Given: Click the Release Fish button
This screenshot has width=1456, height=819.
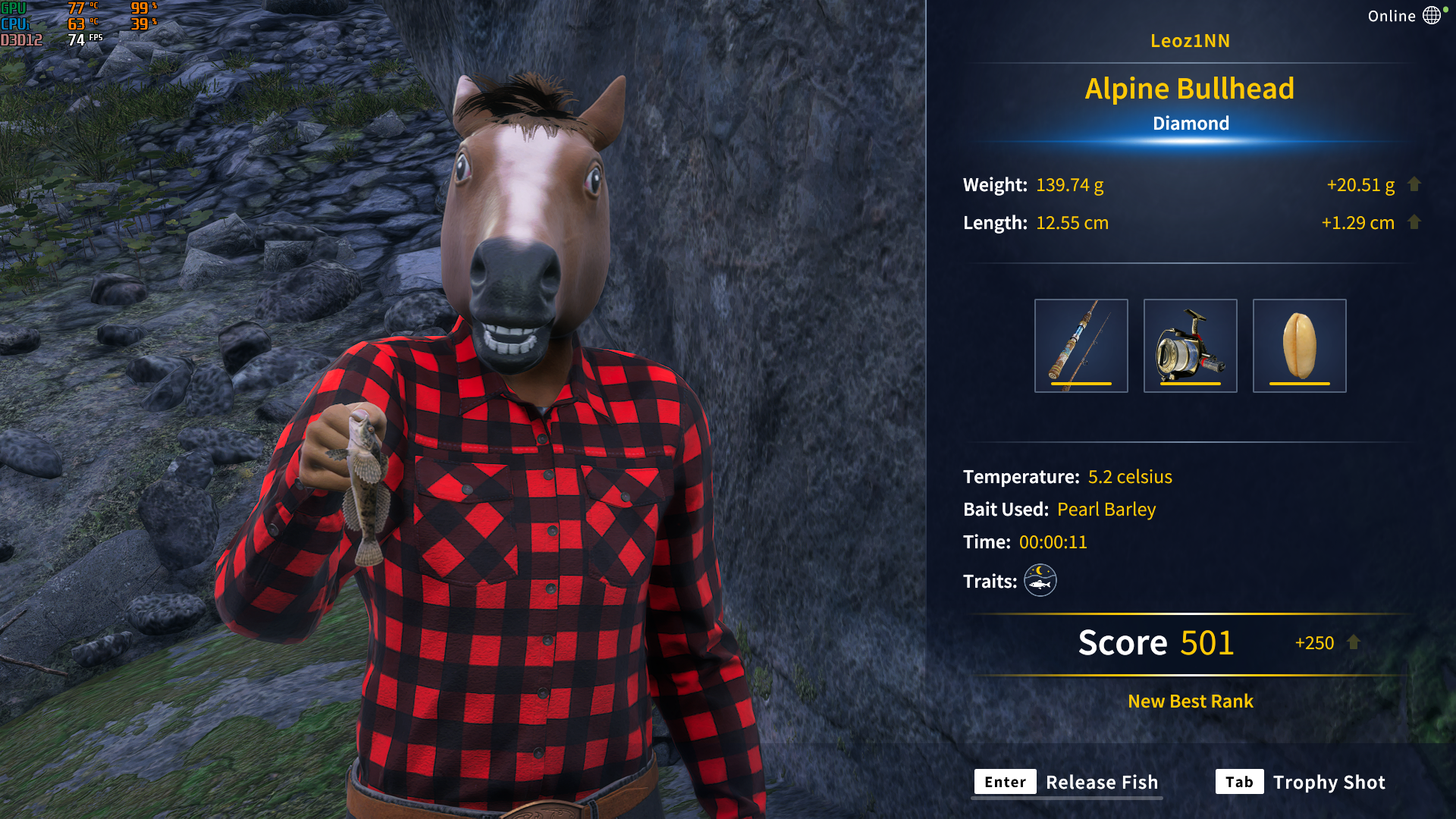Looking at the screenshot, I should pos(1069,782).
